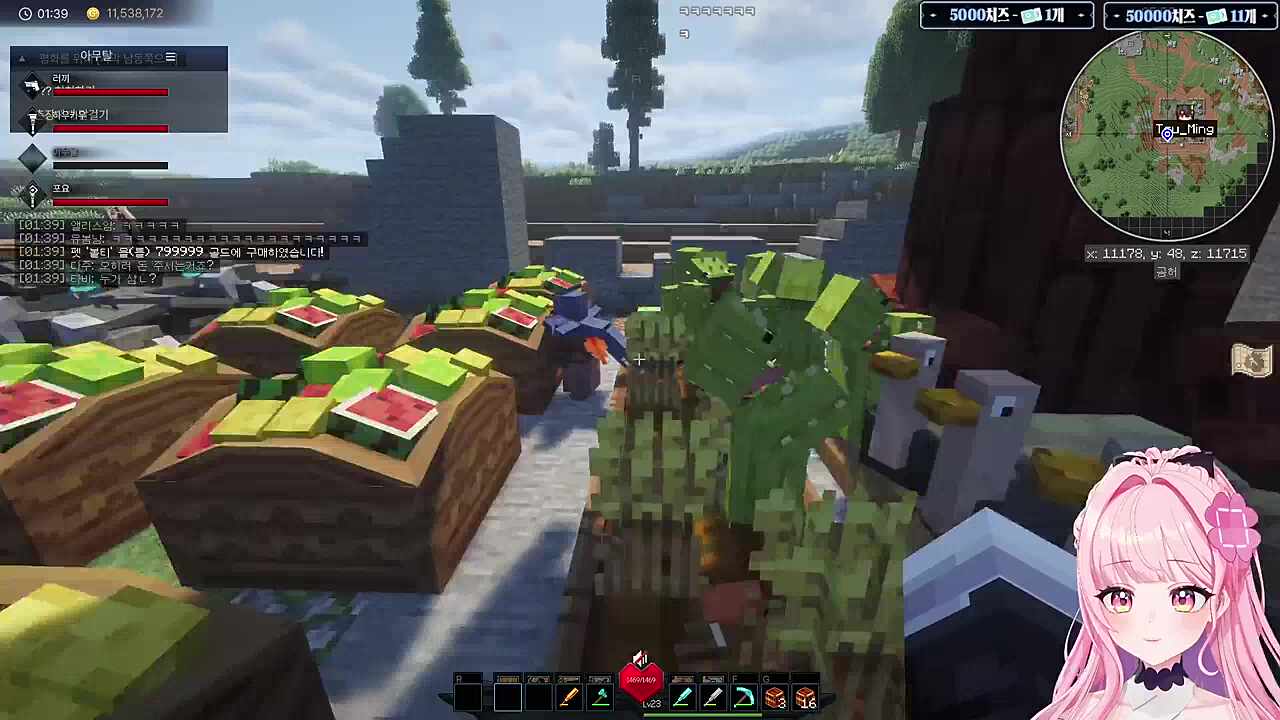The width and height of the screenshot is (1280, 720).
Task: Click the gold coin balance icon
Action: (x=93, y=14)
